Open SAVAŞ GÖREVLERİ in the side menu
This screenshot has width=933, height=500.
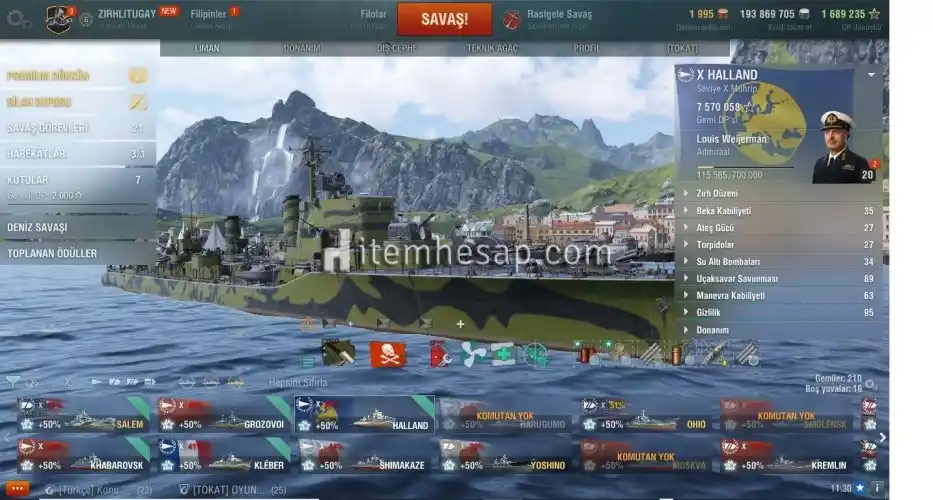(x=76, y=128)
